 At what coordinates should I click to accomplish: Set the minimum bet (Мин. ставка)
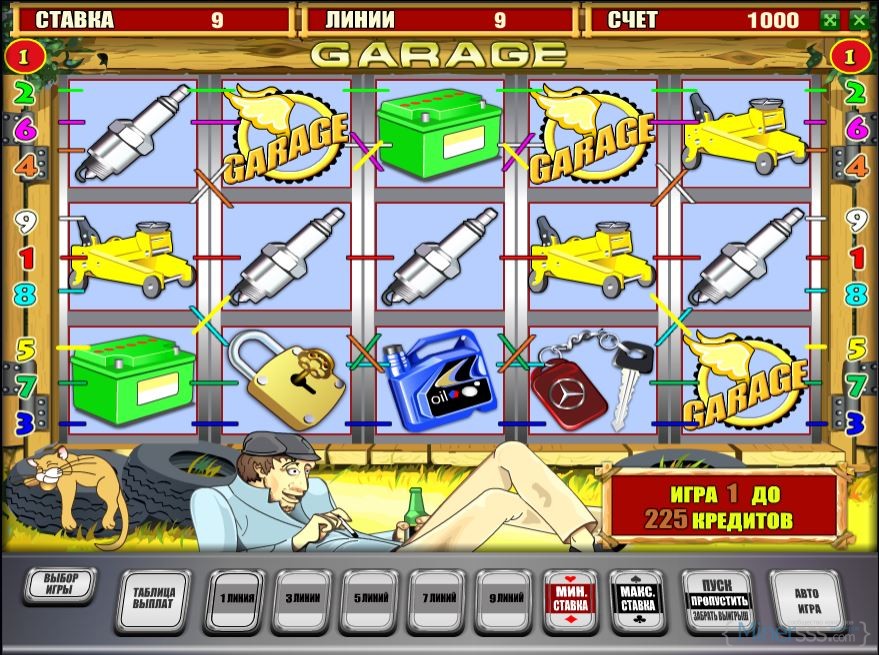tap(572, 598)
